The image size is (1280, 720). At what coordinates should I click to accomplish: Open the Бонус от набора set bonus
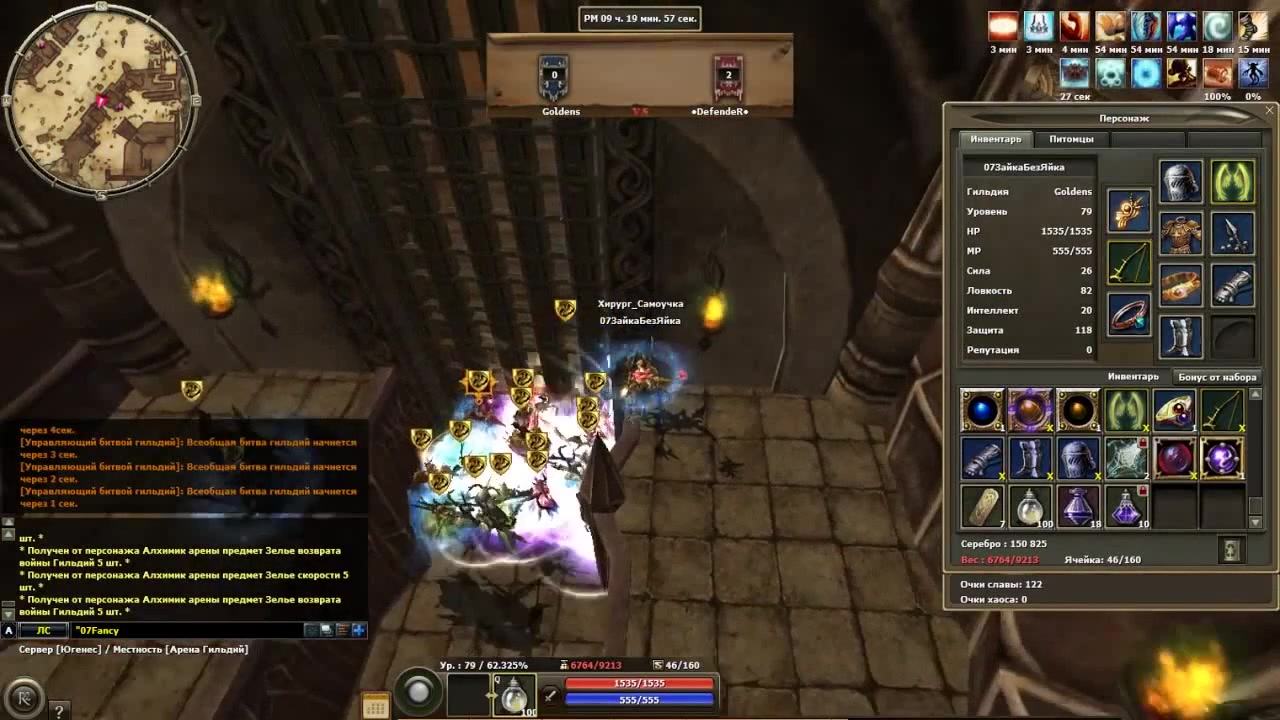tap(1216, 377)
